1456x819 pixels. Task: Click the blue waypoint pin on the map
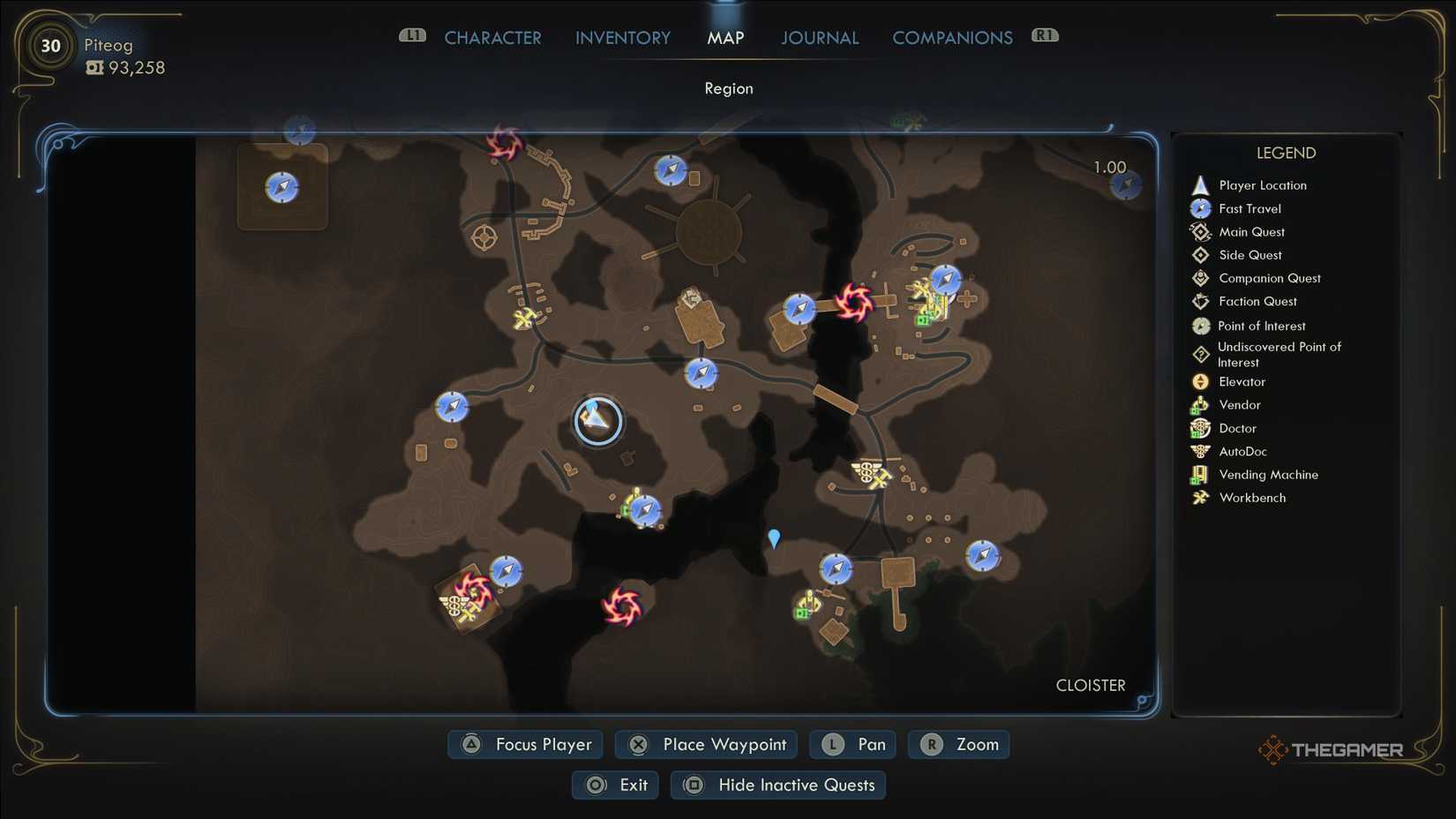click(773, 538)
